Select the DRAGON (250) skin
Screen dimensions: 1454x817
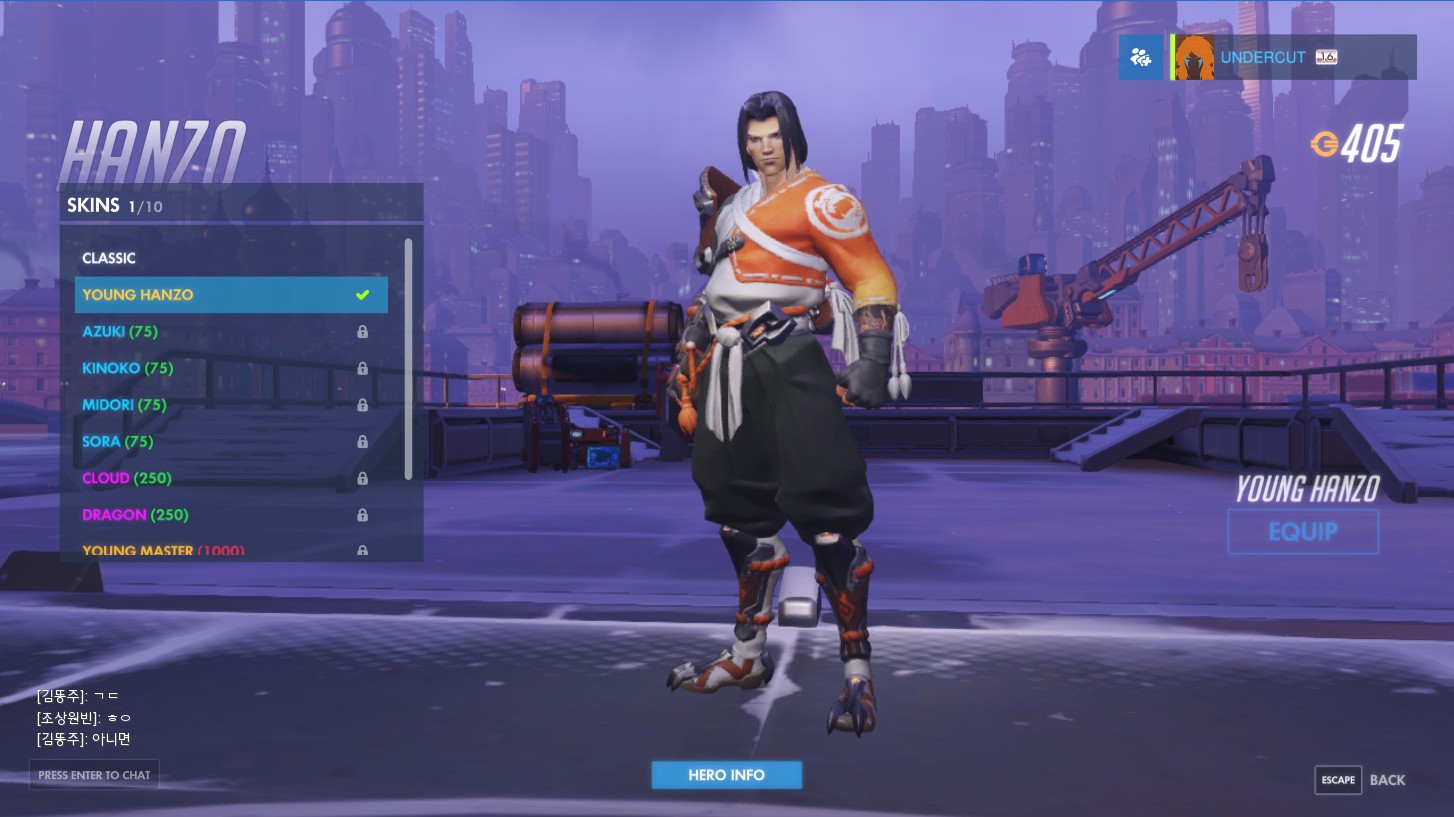point(135,515)
